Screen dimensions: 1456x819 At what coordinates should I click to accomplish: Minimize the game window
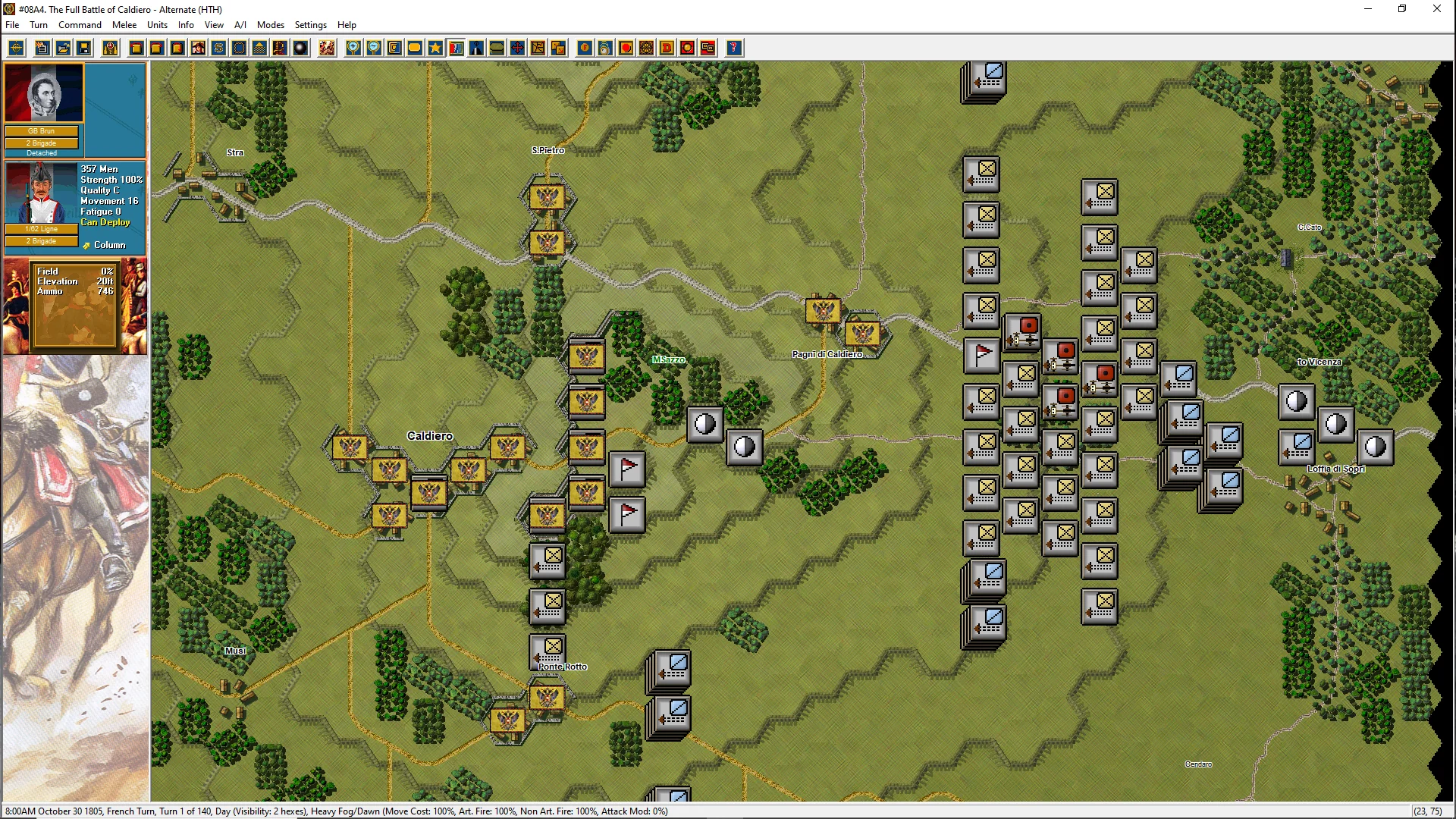[x=1368, y=9]
